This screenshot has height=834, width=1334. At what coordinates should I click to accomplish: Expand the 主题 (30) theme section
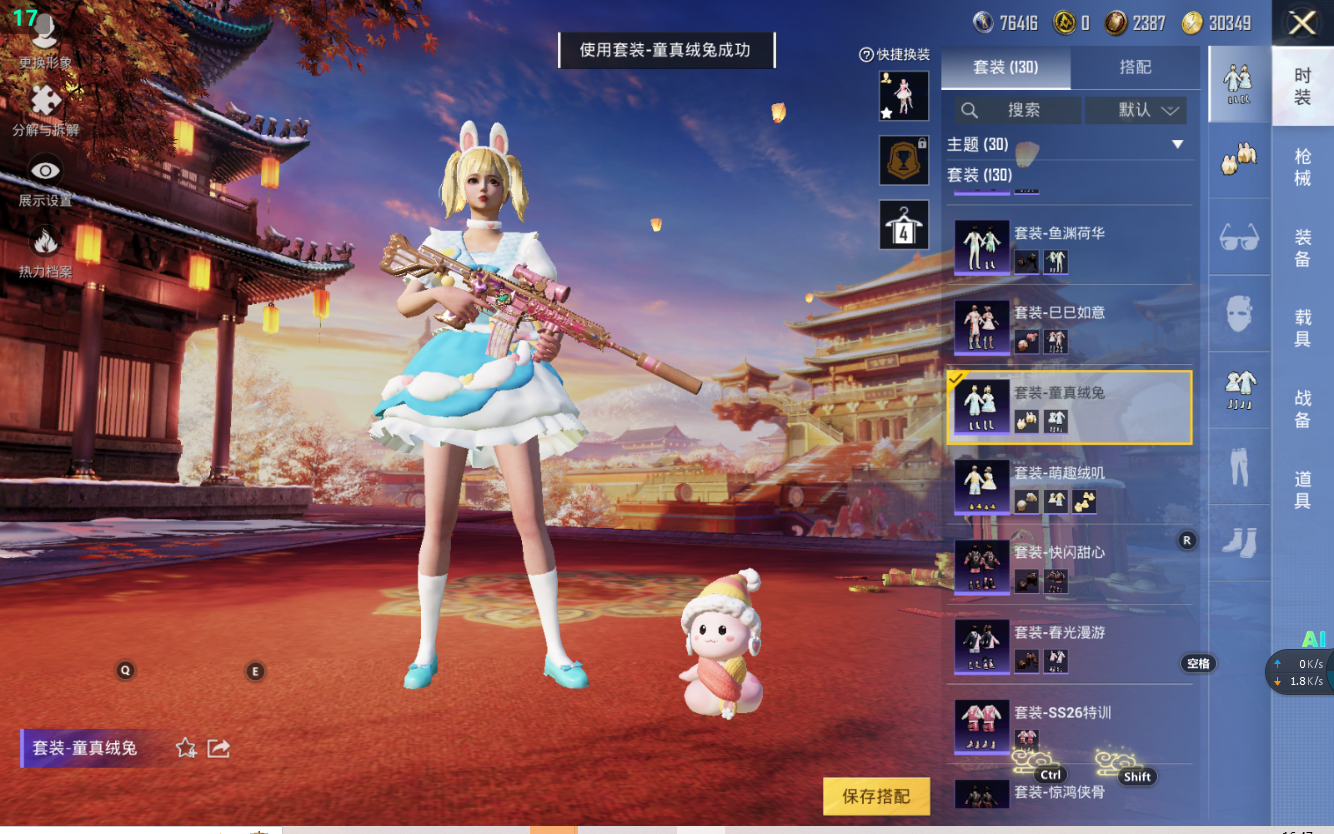1177,145
